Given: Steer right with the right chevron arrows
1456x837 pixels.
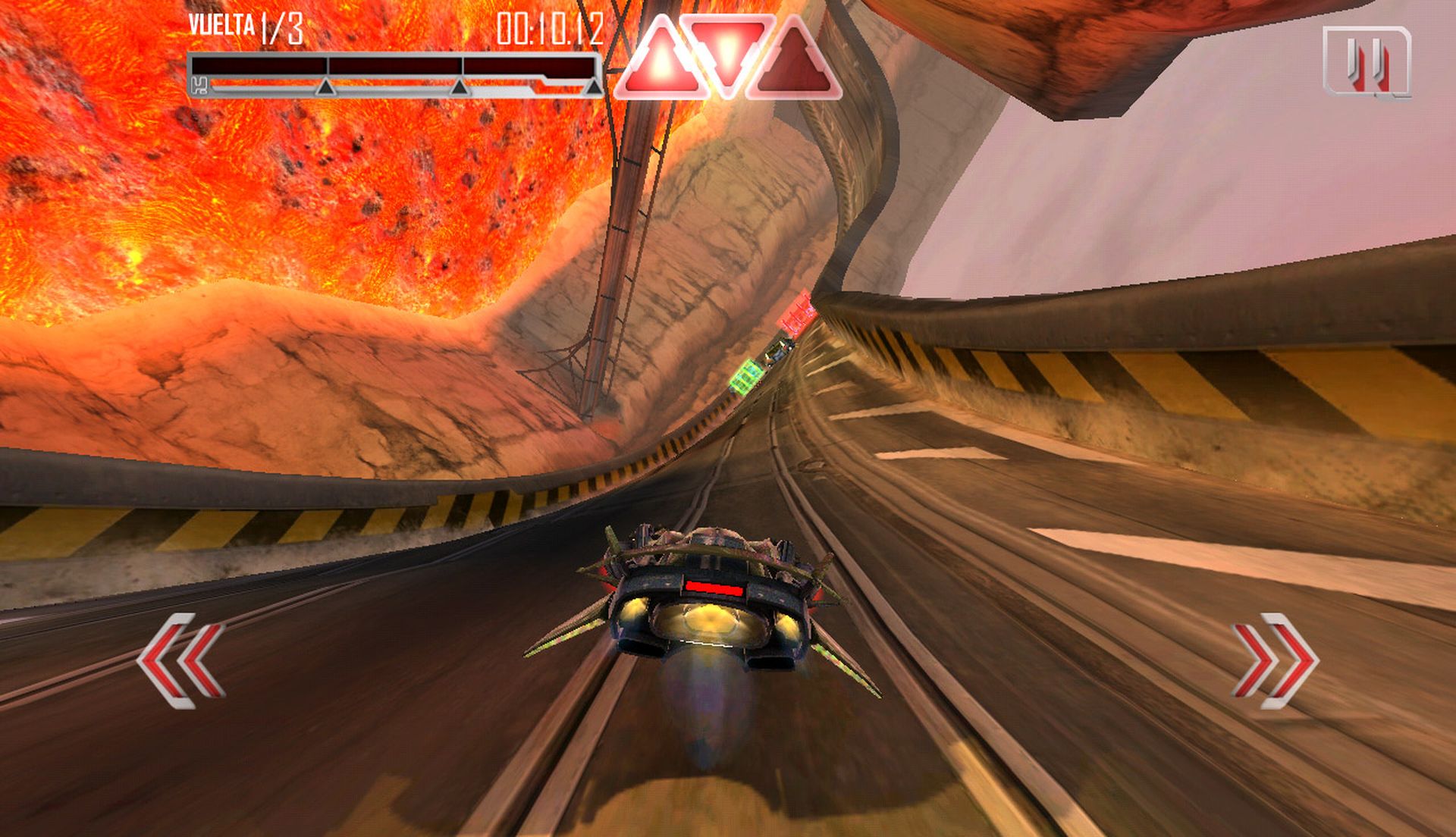Looking at the screenshot, I should pyautogui.click(x=1275, y=660).
